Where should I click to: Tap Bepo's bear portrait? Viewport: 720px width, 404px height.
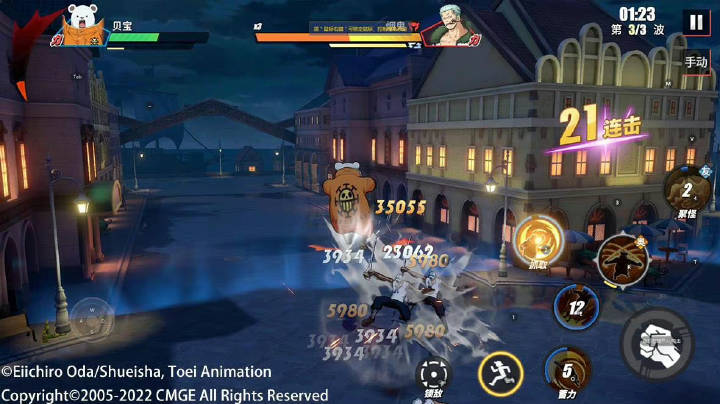pyautogui.click(x=83, y=23)
